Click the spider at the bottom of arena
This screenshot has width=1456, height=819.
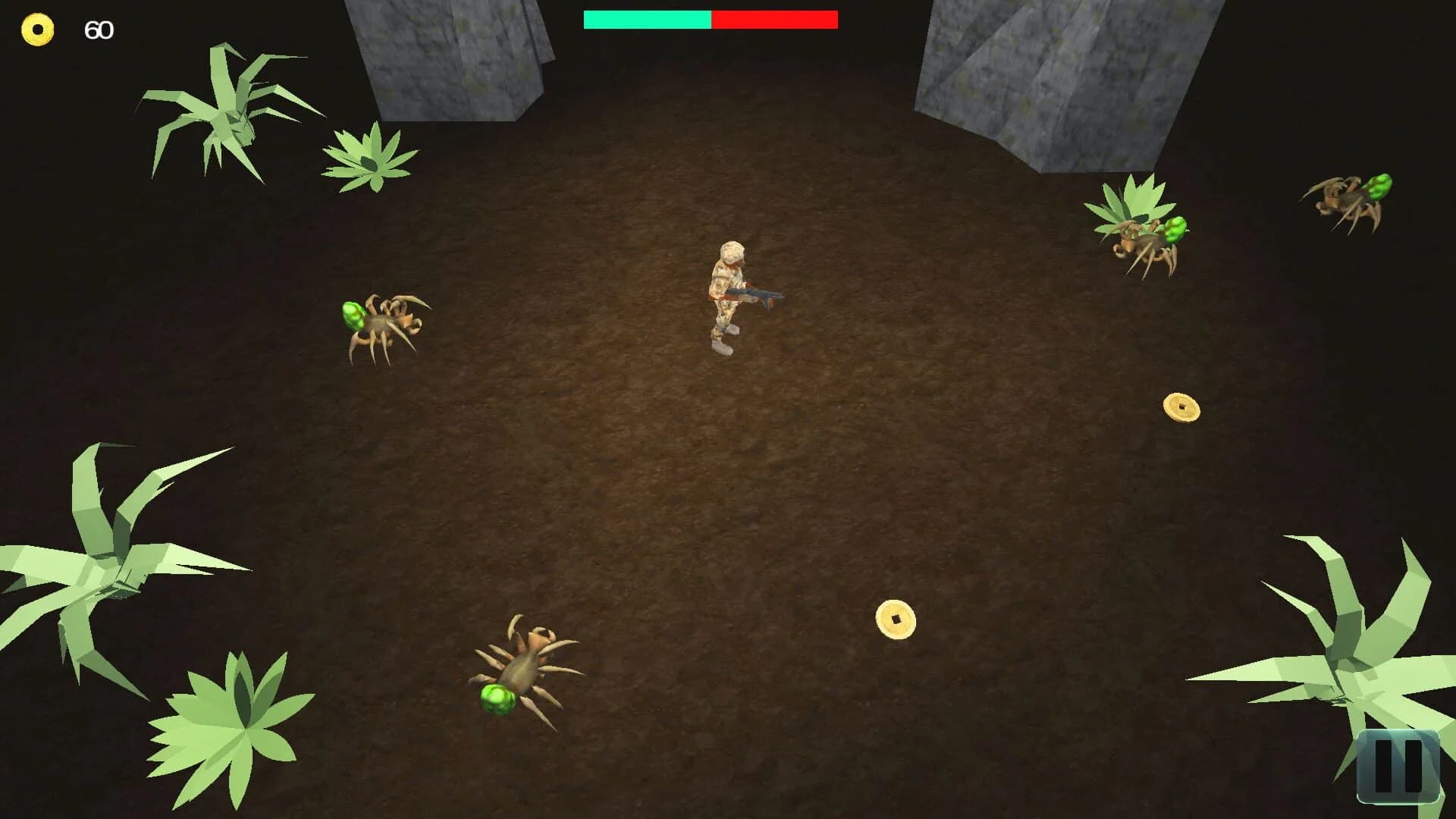523,667
